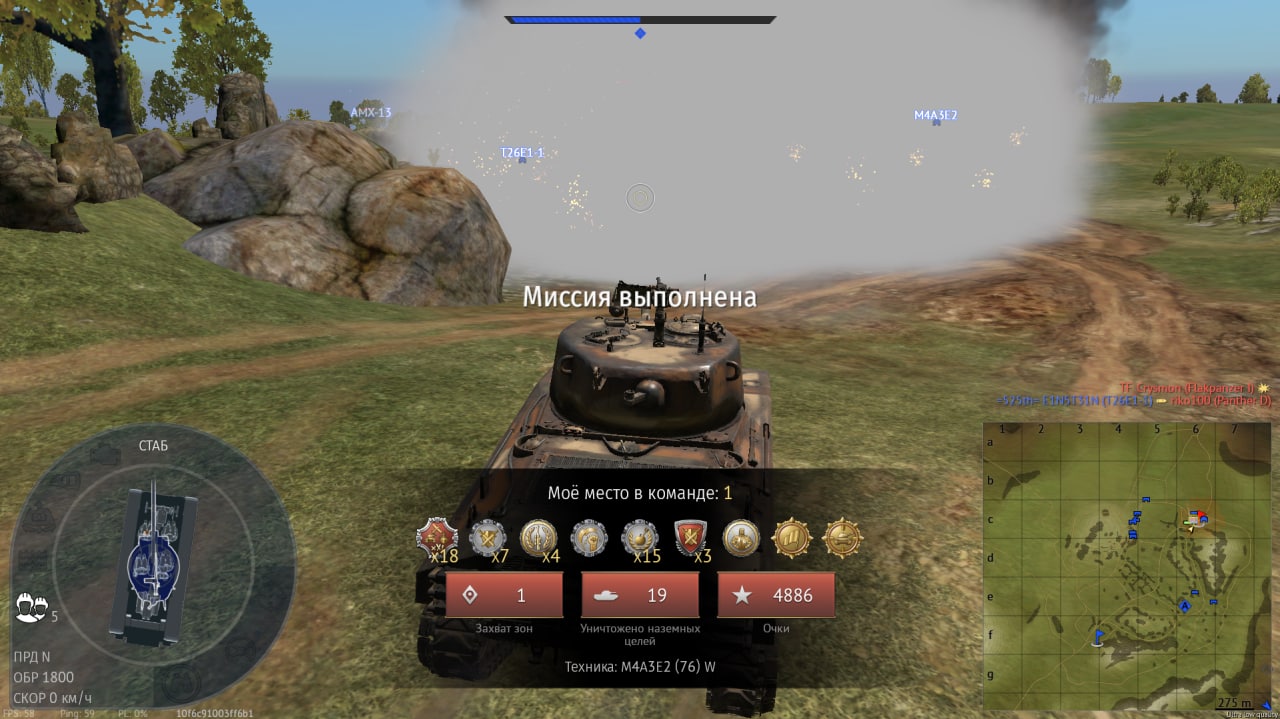The image size is (1280, 719).
Task: Click the blue capture zone diamond marker
Action: 640,34
